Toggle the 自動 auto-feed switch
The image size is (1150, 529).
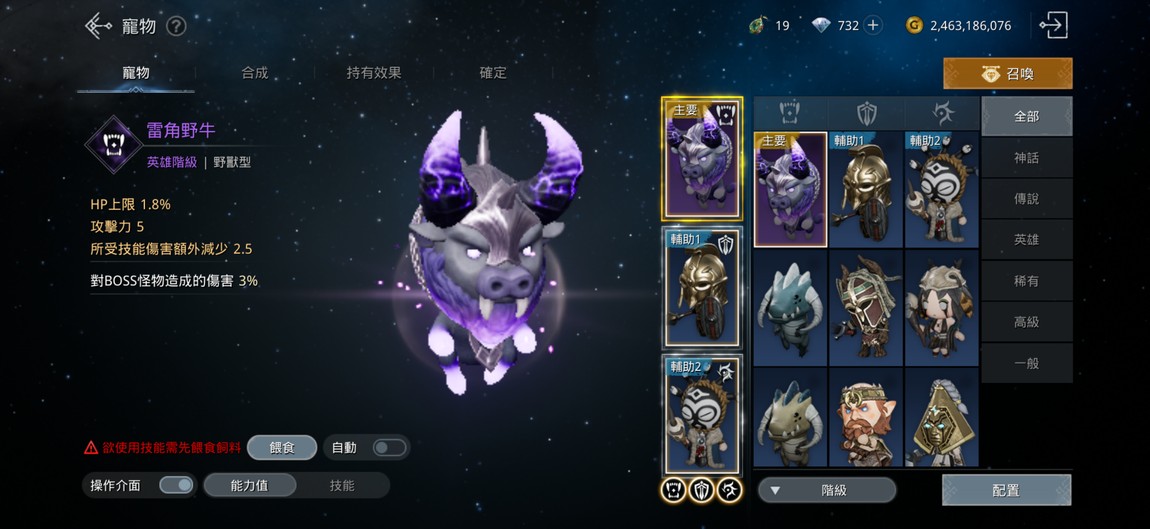388,448
